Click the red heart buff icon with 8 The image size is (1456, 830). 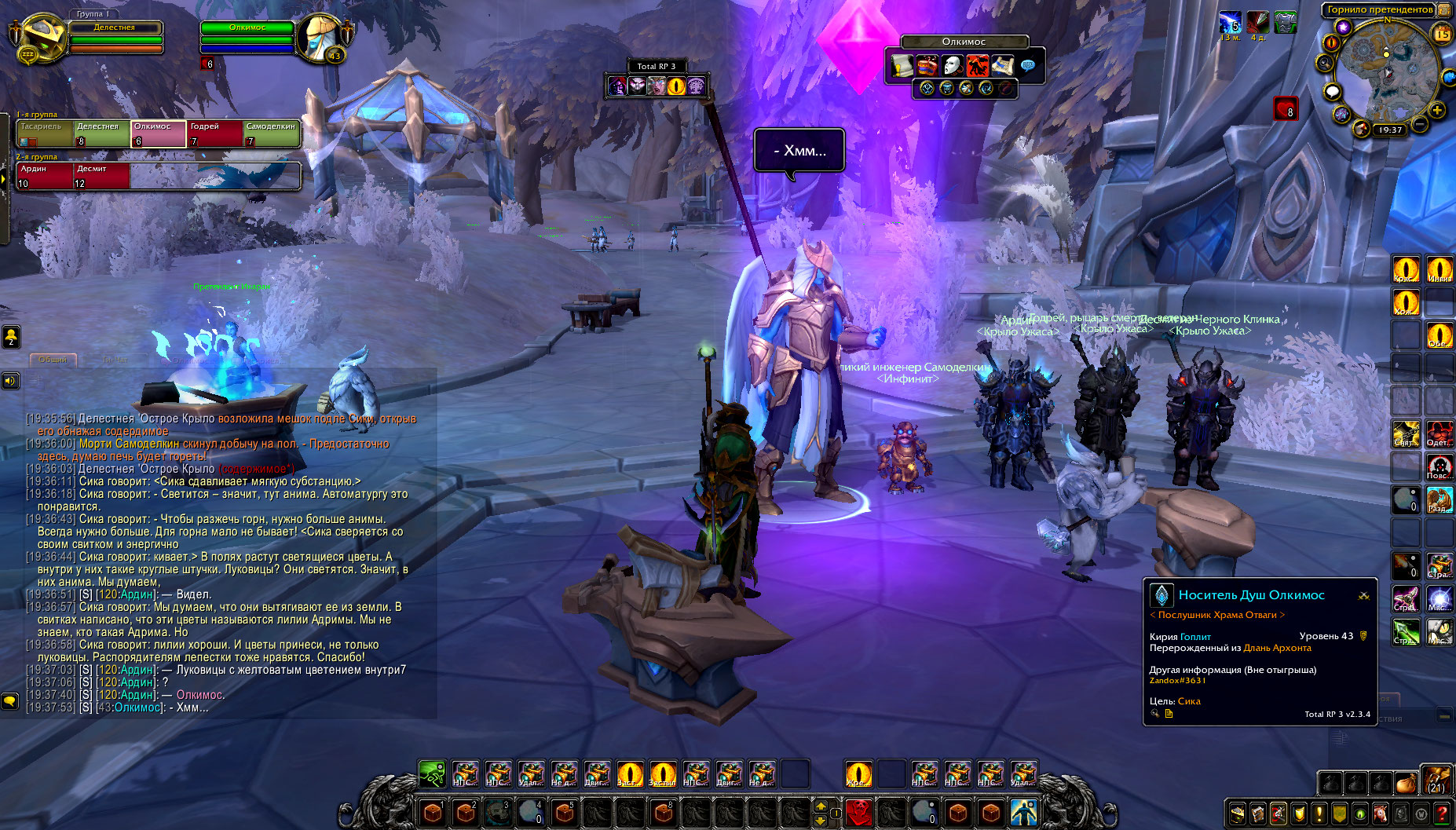pos(1286,108)
